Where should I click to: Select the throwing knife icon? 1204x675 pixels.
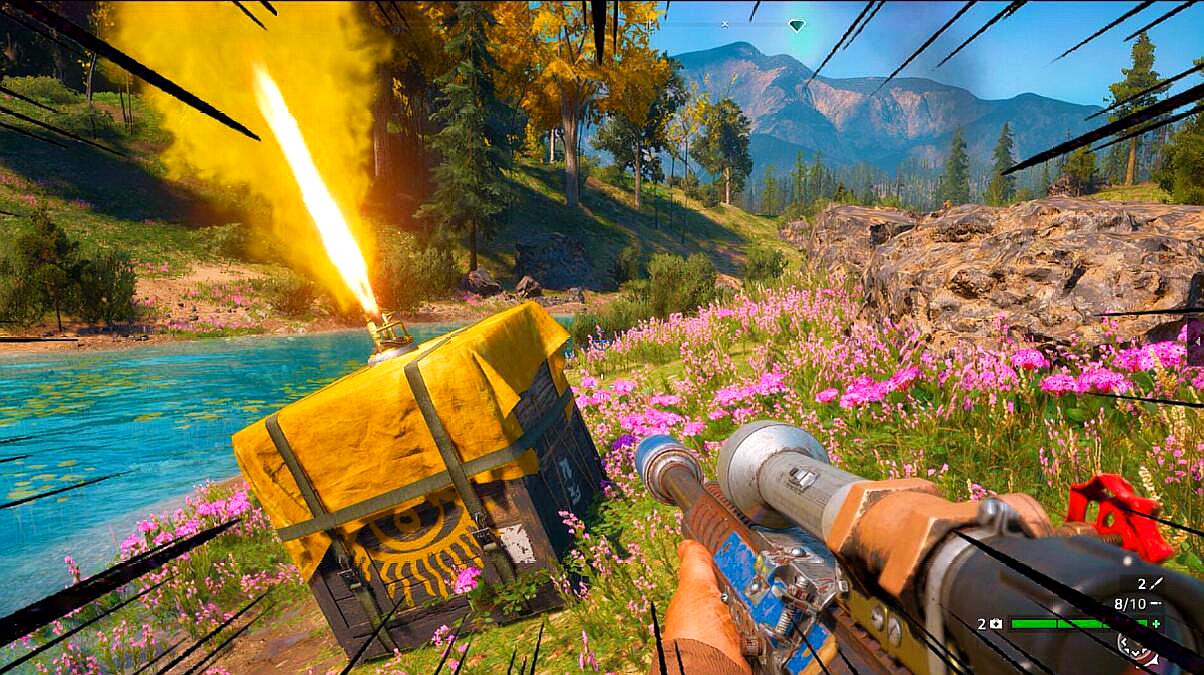pyautogui.click(x=1157, y=582)
